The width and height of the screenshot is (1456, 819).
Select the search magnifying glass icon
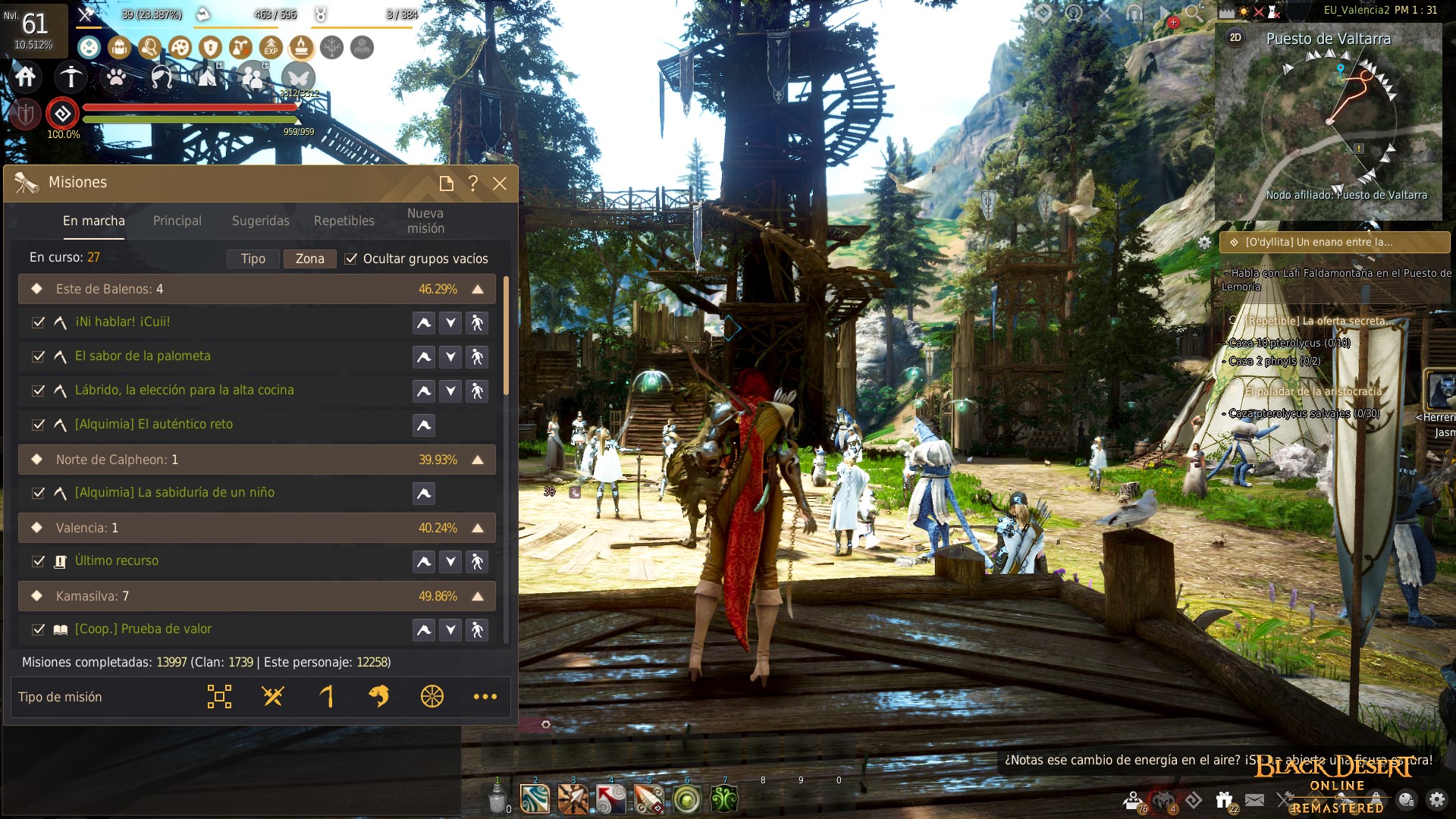[151, 48]
